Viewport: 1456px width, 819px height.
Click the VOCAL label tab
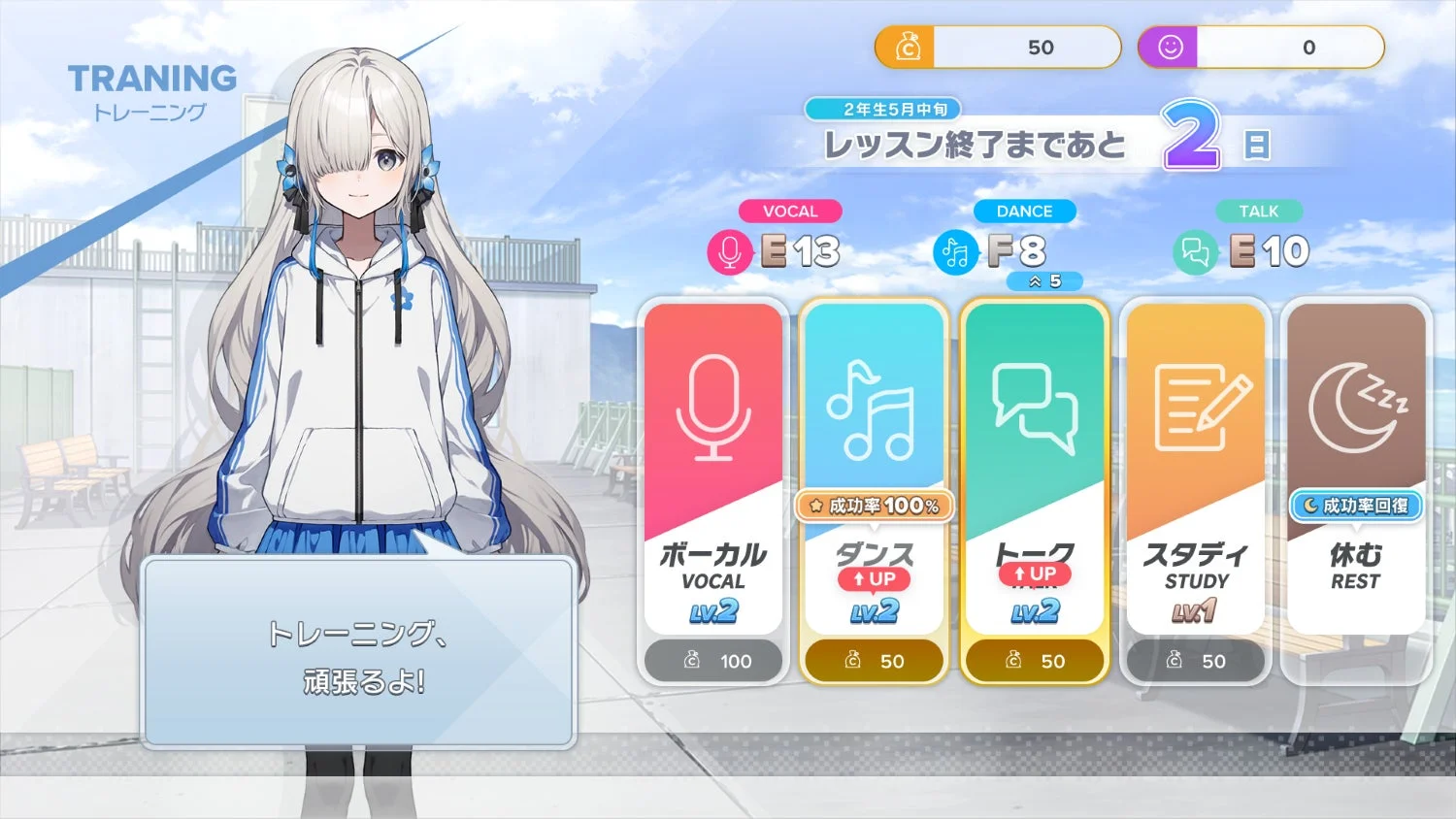pyautogui.click(x=790, y=212)
